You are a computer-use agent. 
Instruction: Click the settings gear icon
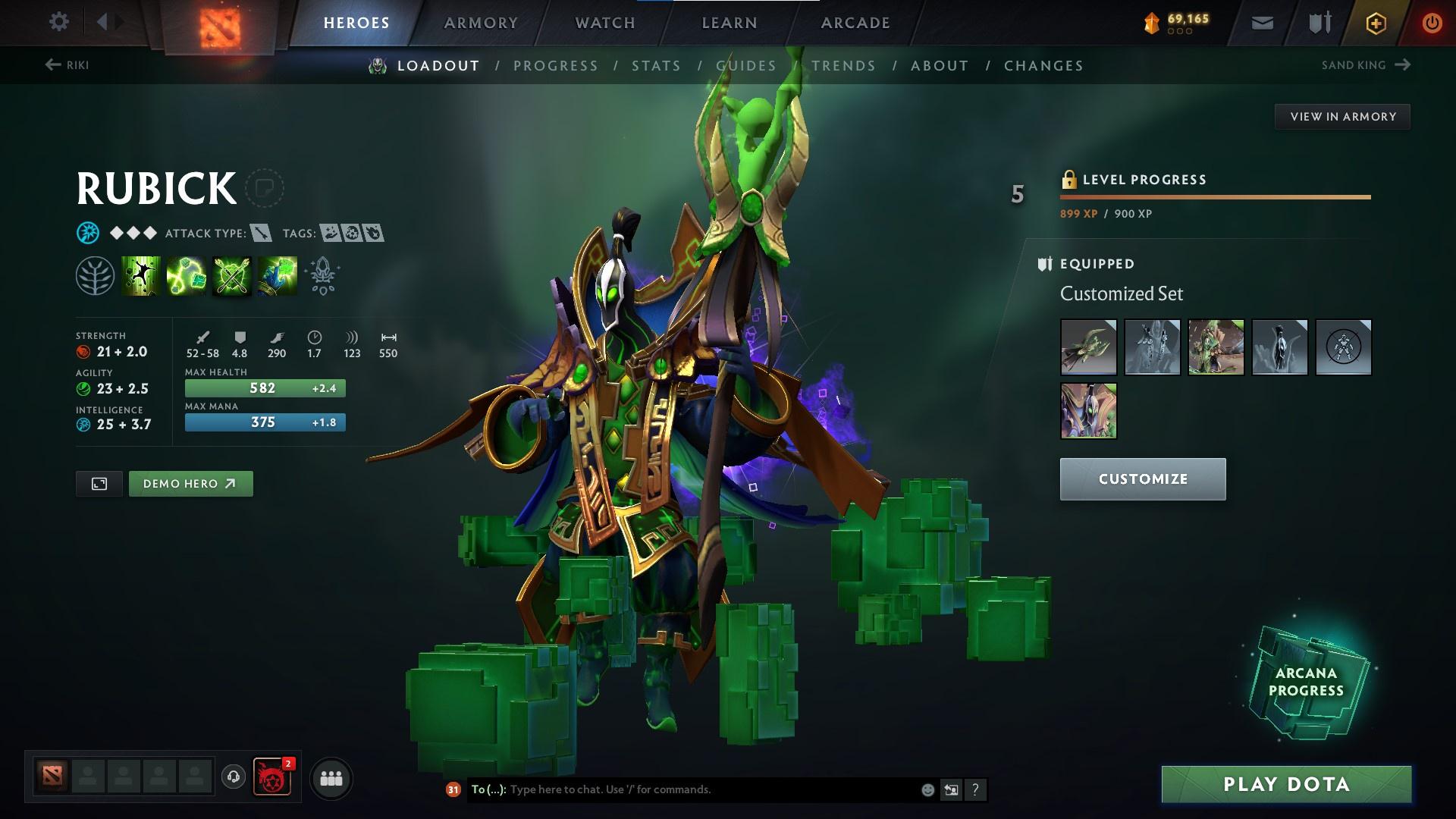tap(58, 22)
